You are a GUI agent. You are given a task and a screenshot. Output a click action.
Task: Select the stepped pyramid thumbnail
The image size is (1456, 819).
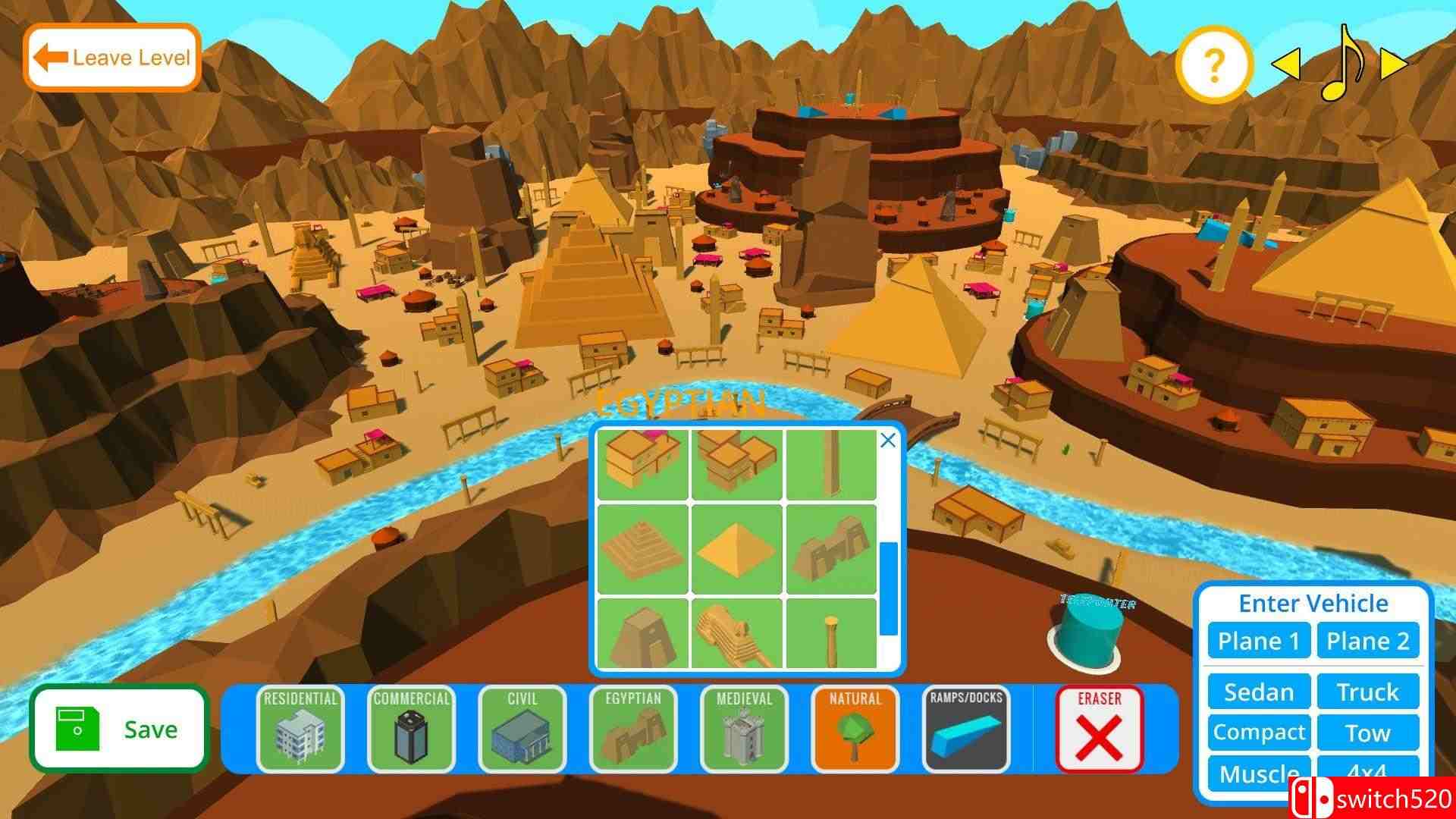coord(642,550)
